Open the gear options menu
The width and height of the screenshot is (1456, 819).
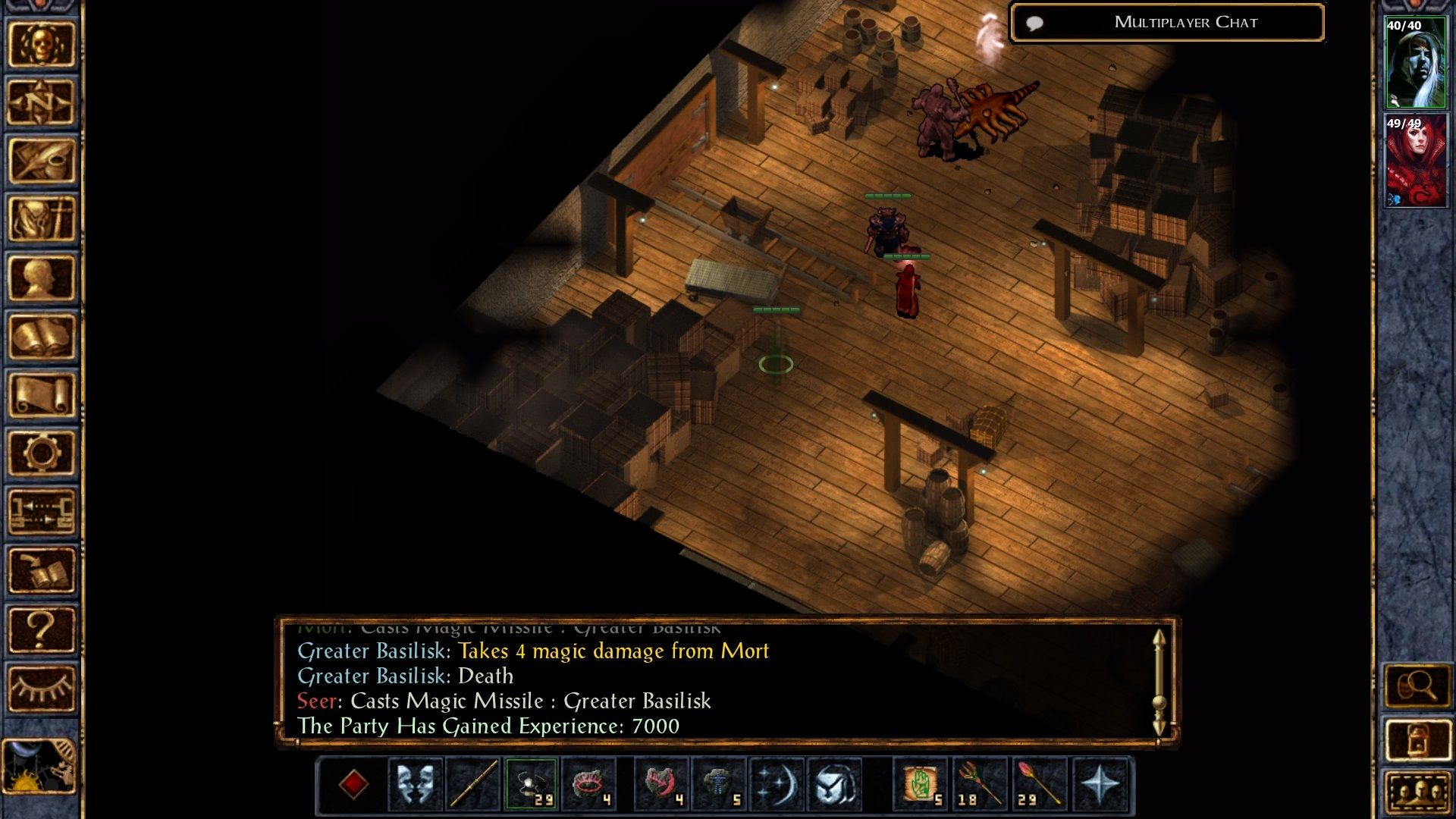[x=42, y=453]
